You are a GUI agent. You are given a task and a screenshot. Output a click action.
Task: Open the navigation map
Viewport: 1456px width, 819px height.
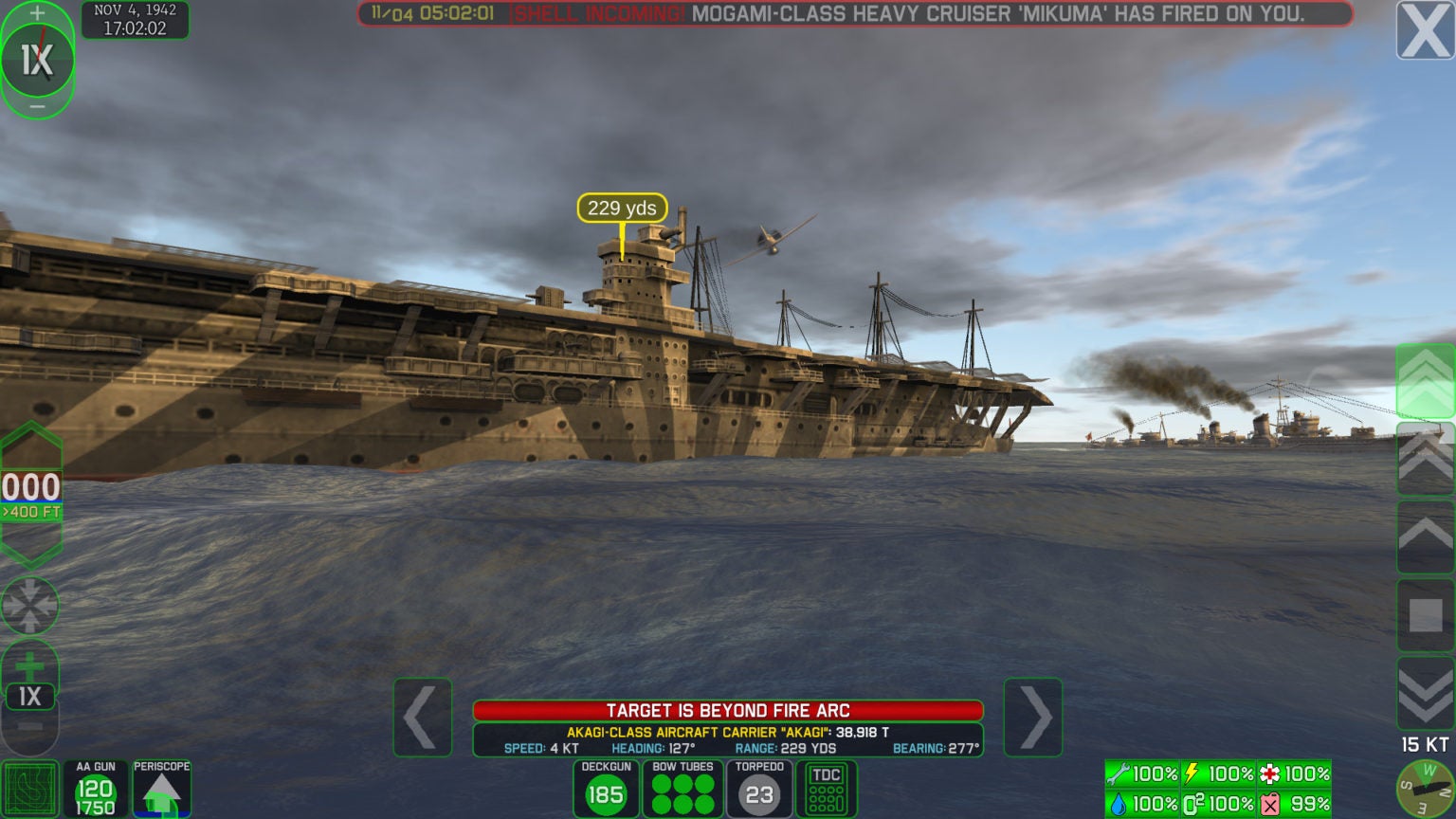tap(29, 790)
